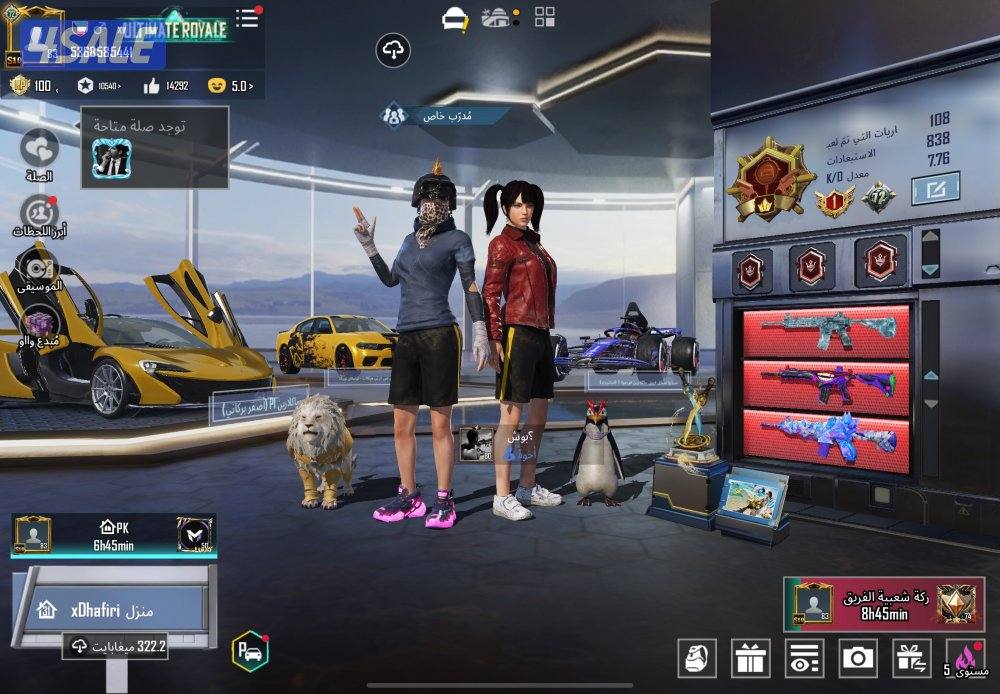This screenshot has height=694, width=1000.
Task: Open the backpack inventory button
Action: [697, 657]
